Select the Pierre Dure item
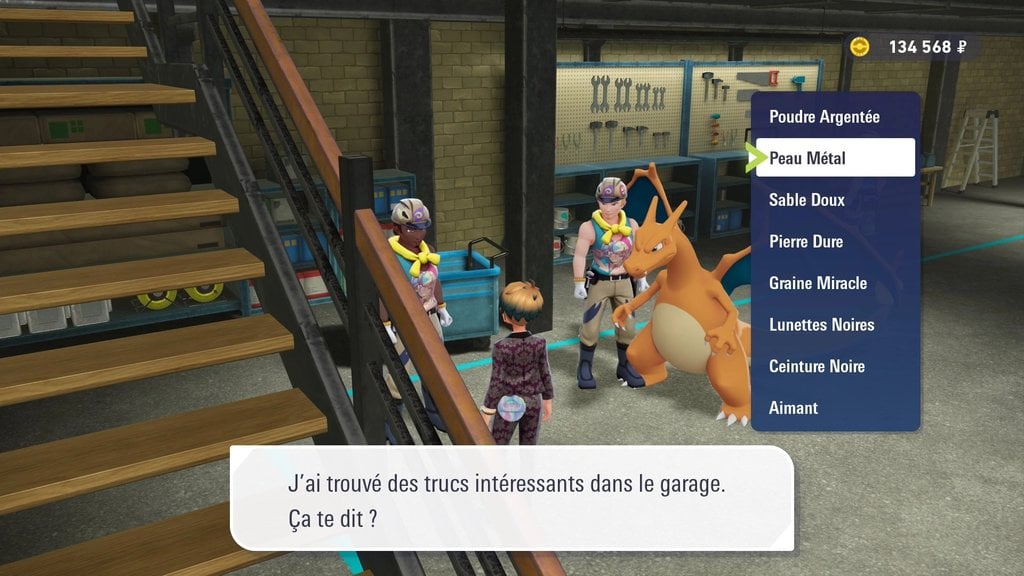Screen dimensions: 1024x576 coord(806,241)
